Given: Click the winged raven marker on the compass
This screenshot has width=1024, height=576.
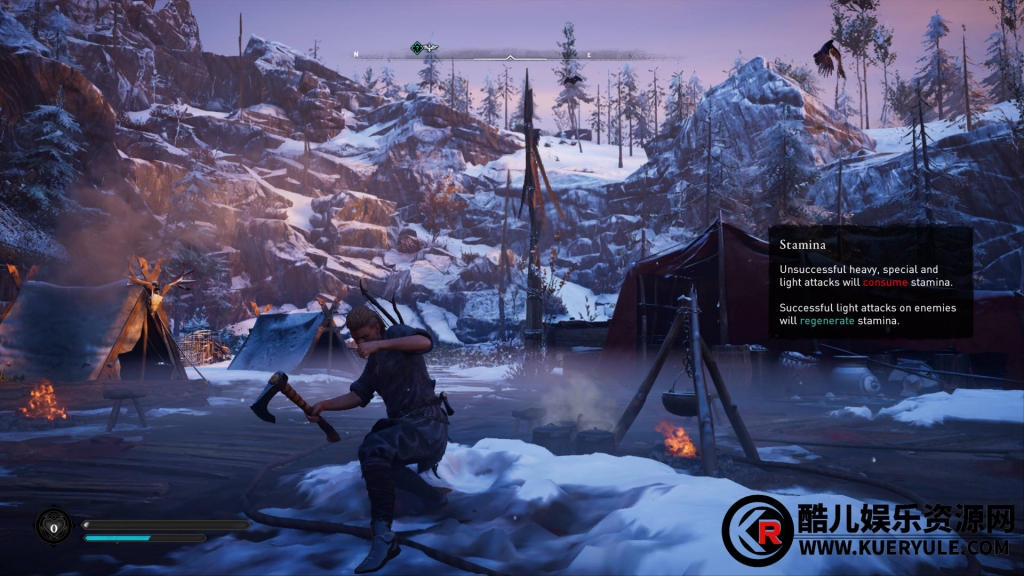Looking at the screenshot, I should pos(431,48).
